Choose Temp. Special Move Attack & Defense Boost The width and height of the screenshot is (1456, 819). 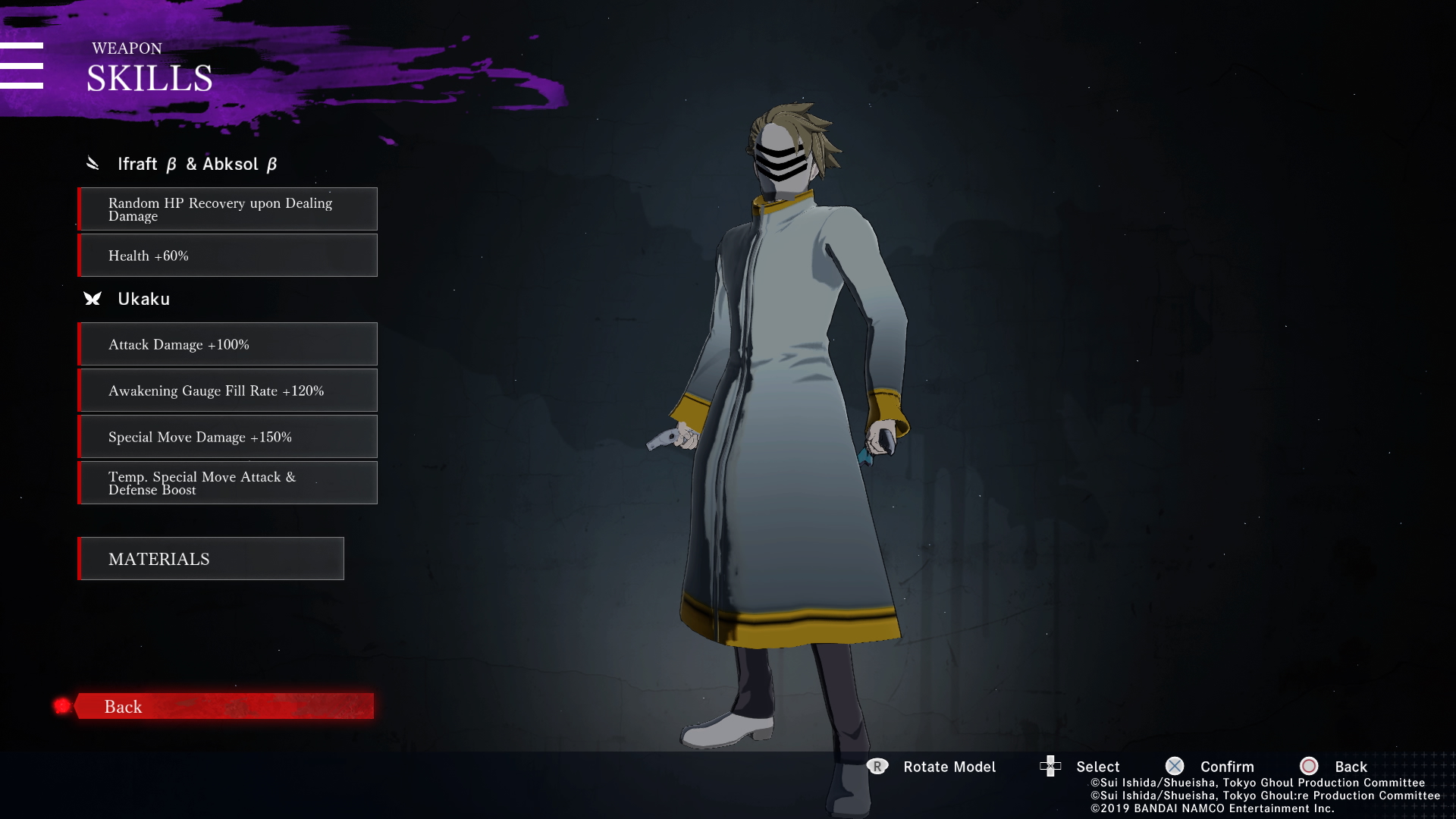(x=227, y=483)
